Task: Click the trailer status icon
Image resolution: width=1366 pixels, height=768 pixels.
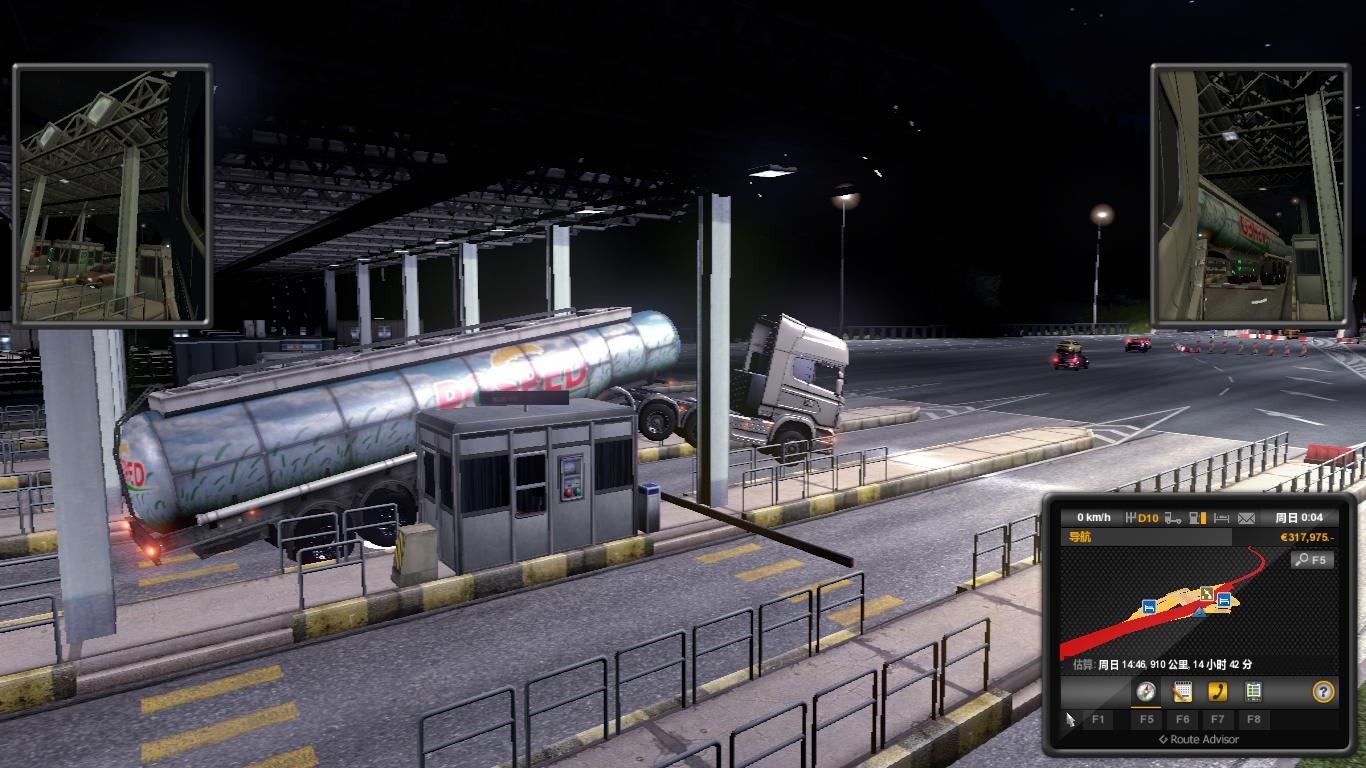Action: pyautogui.click(x=1172, y=518)
